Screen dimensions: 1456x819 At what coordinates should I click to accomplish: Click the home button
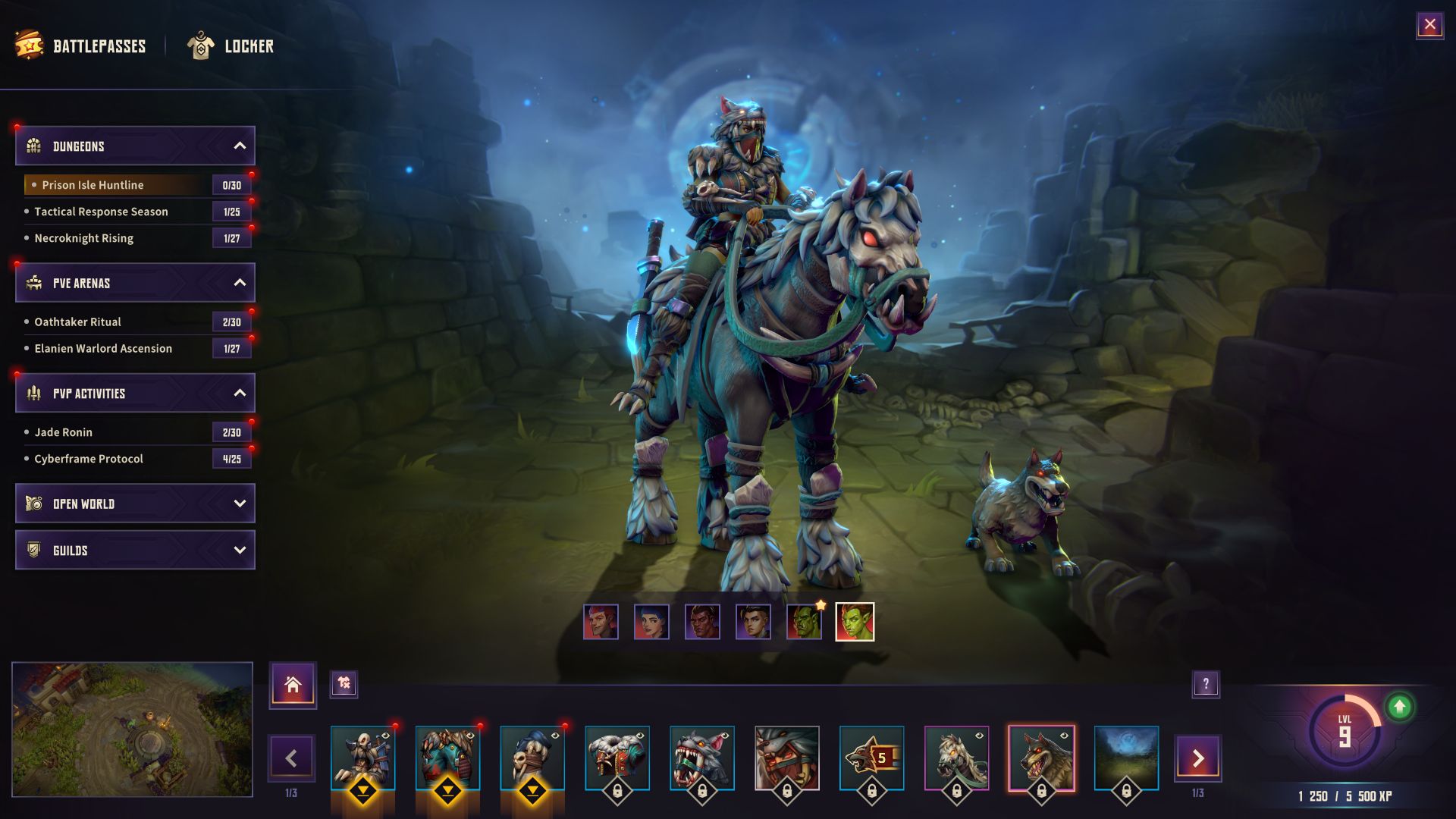pyautogui.click(x=293, y=685)
